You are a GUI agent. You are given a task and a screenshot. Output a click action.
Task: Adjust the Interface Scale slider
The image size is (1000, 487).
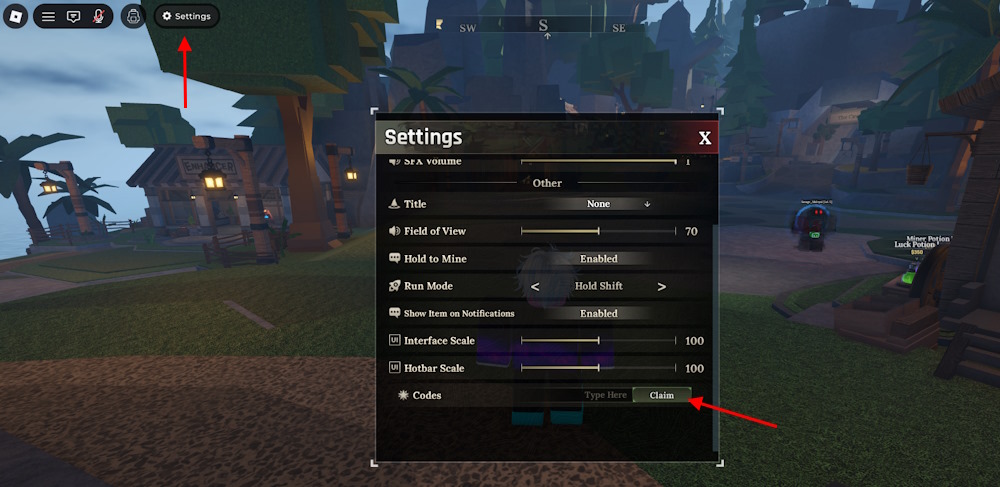tap(599, 341)
